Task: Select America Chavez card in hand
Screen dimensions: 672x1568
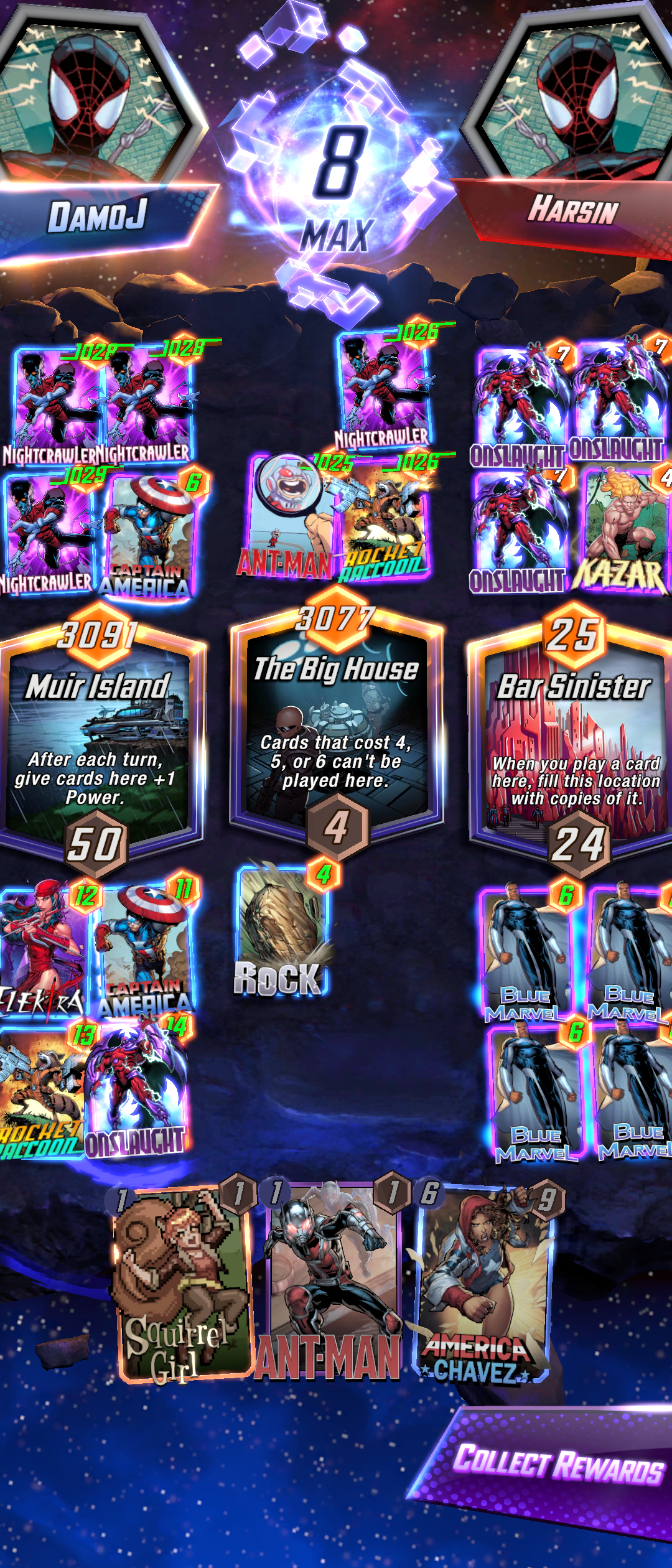Action: click(482, 1285)
